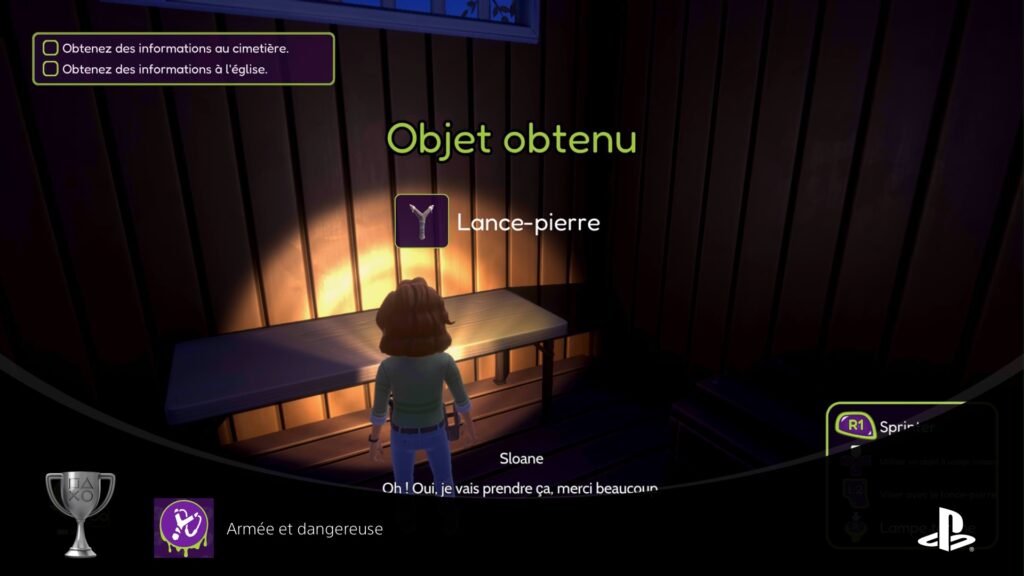This screenshot has width=1024, height=576.
Task: Click the PlayStation logo overlay
Action: pyautogui.click(x=946, y=531)
